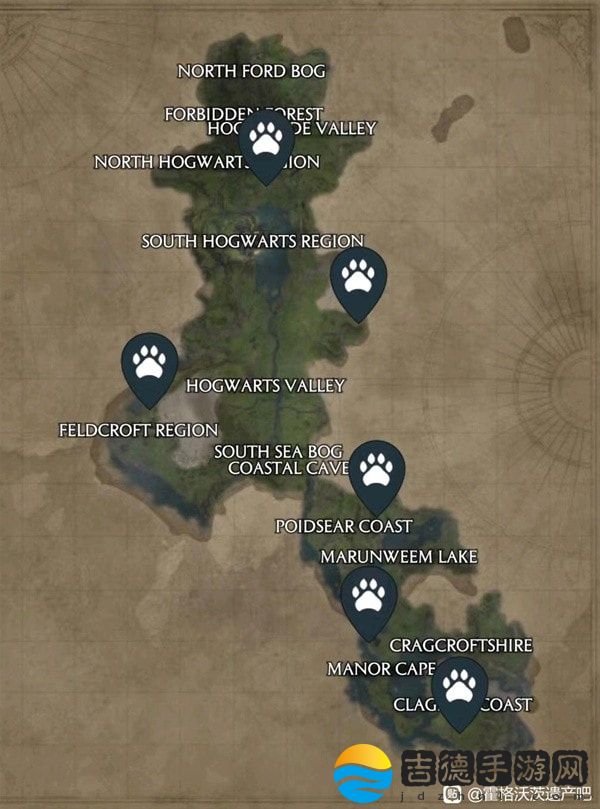Select the paw marker overlapping Hogsmeade Valley label
This screenshot has width=600, height=809.
(266, 141)
